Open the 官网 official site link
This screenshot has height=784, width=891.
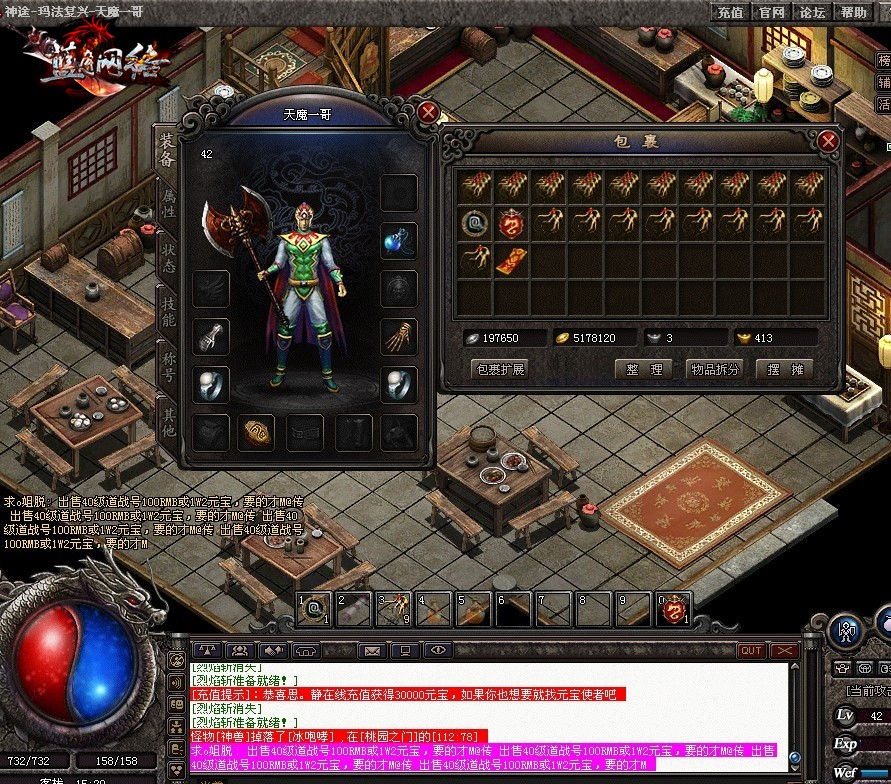click(x=771, y=12)
